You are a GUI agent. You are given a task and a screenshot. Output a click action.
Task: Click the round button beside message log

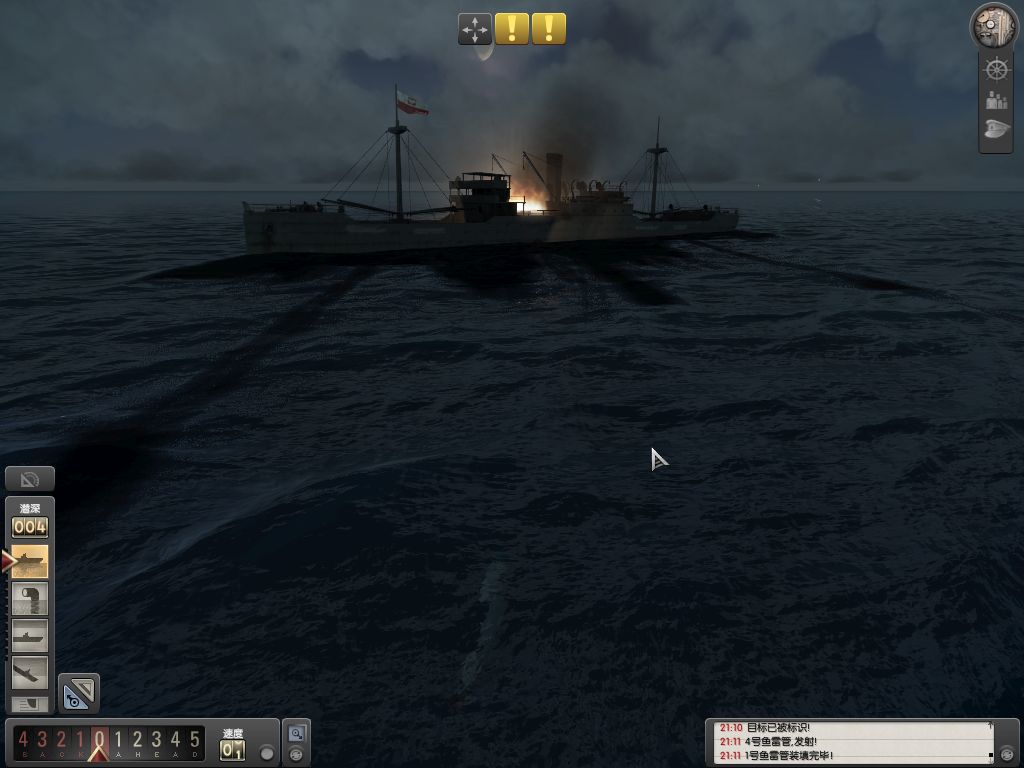pyautogui.click(x=1008, y=753)
